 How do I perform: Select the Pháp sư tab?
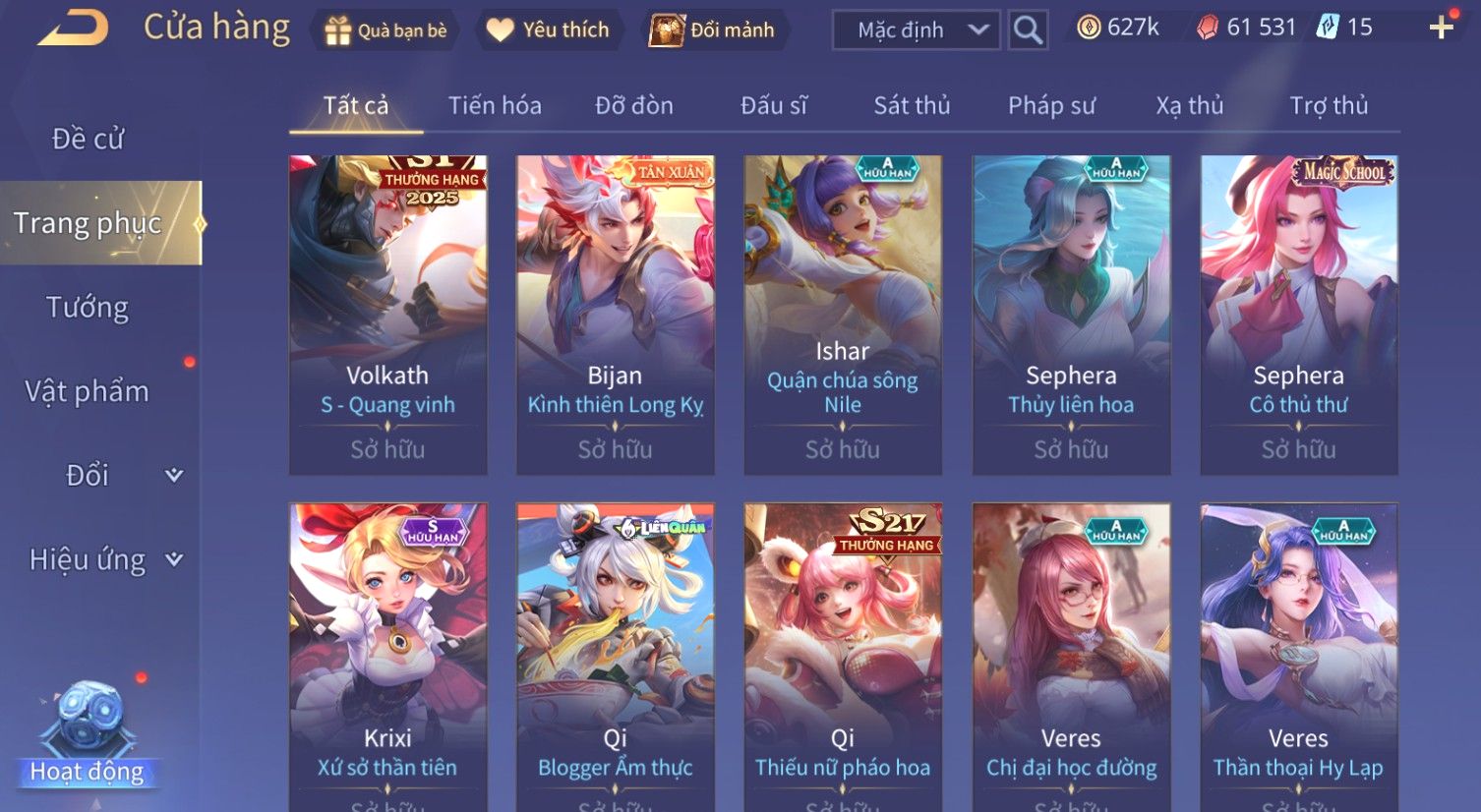click(1051, 105)
